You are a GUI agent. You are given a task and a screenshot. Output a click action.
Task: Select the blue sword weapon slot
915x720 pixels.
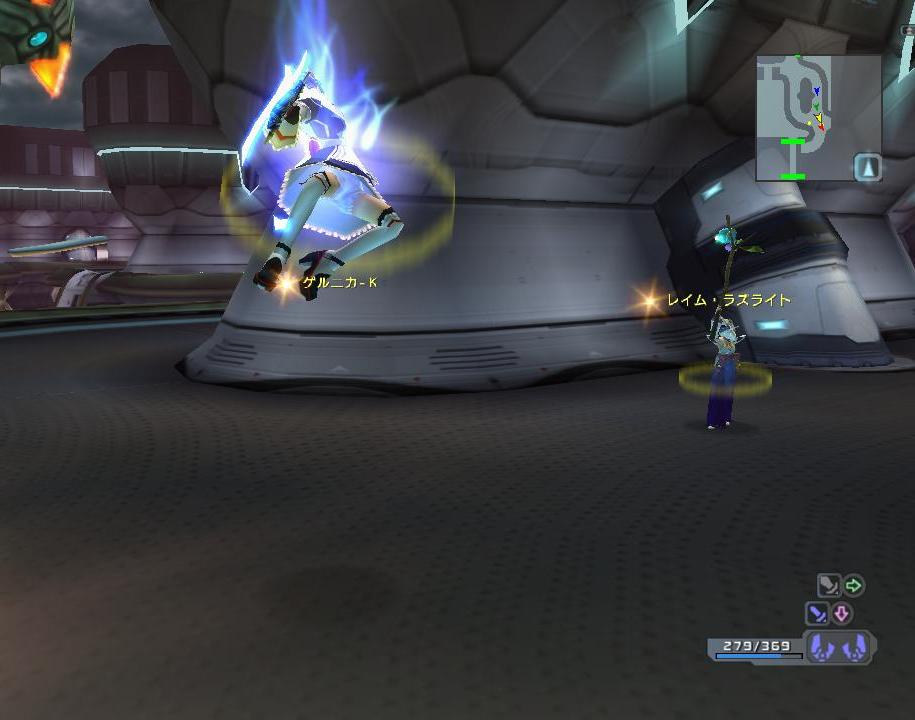click(817, 613)
